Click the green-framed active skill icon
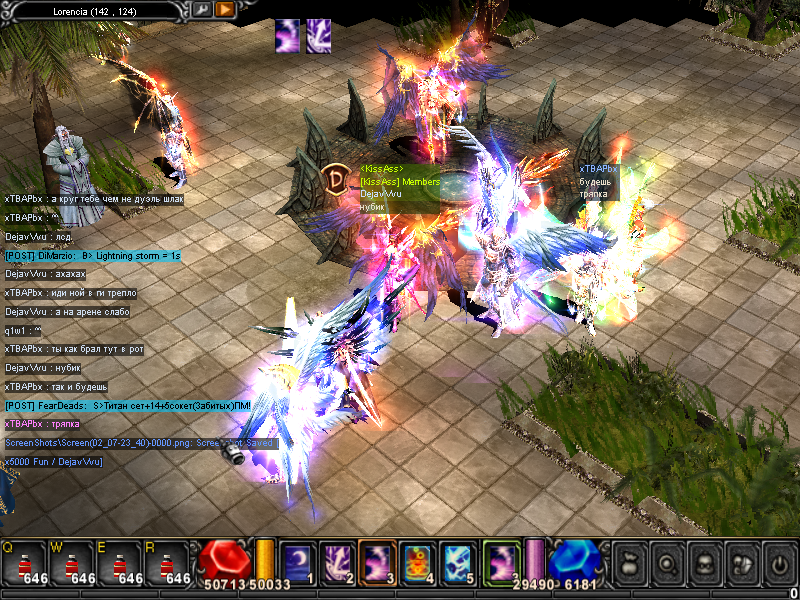This screenshot has height=600, width=800. [502, 562]
